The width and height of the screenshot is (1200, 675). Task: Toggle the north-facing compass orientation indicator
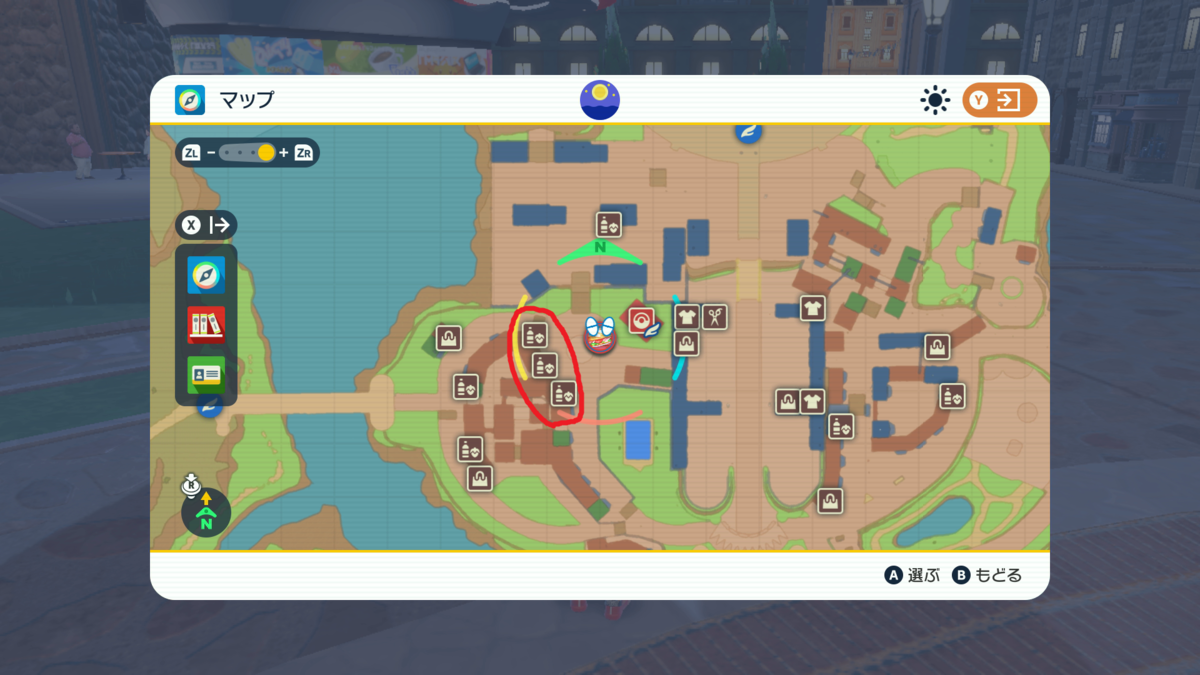pos(206,512)
